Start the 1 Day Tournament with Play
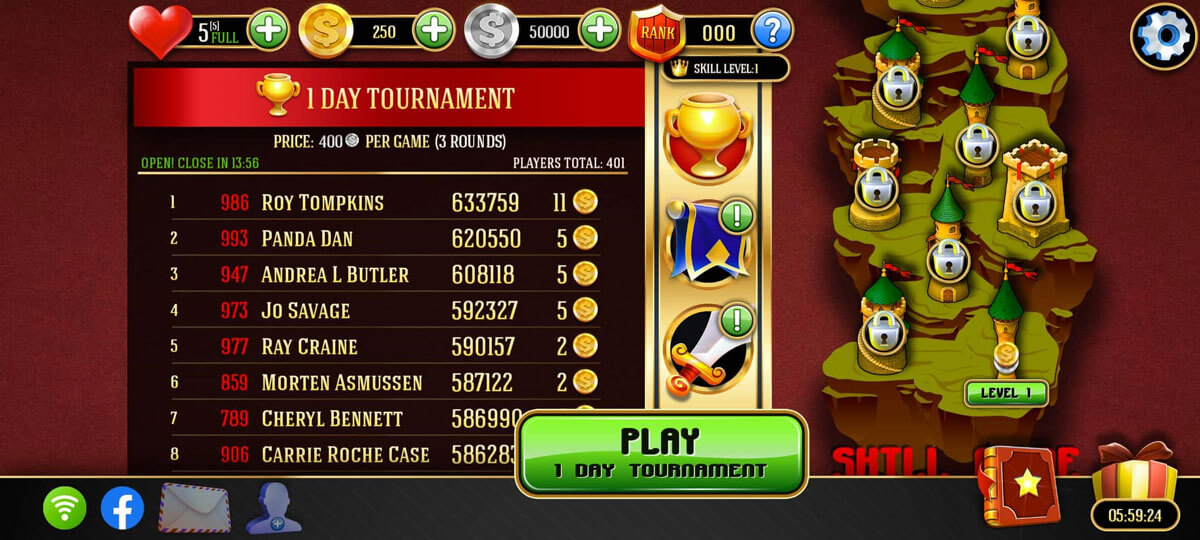This screenshot has width=1200, height=540. point(662,453)
